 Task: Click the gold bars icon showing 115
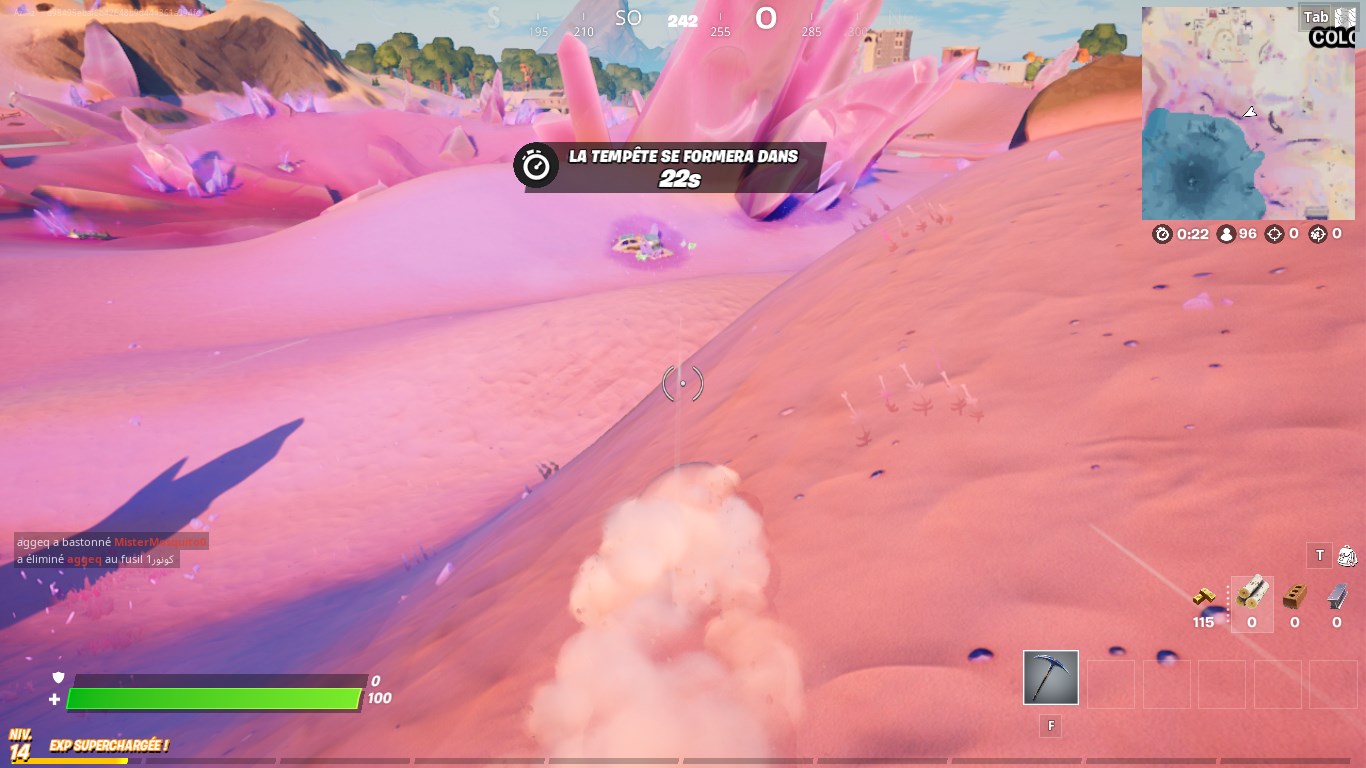(1203, 597)
